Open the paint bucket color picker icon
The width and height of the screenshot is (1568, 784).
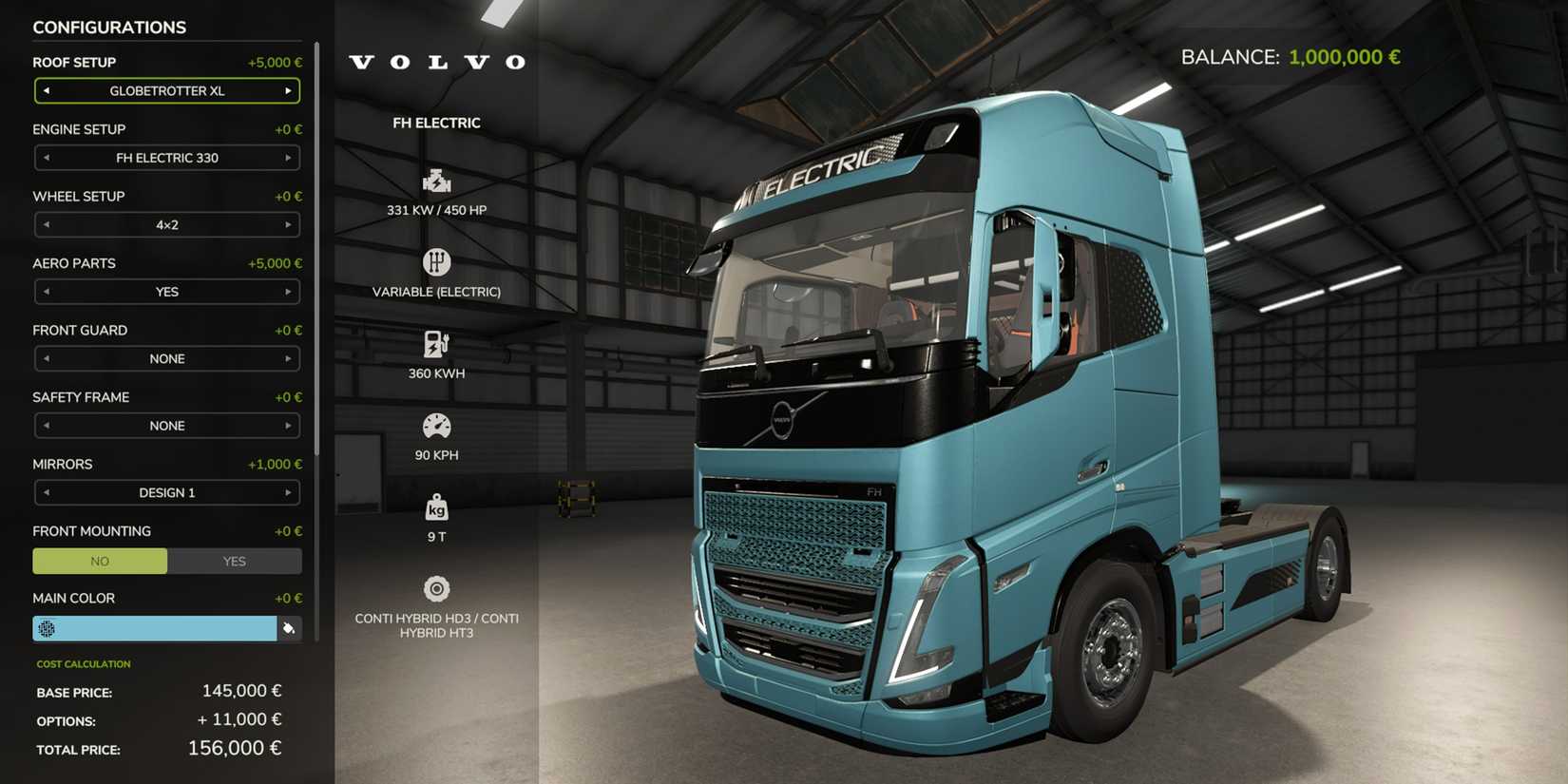pos(290,628)
